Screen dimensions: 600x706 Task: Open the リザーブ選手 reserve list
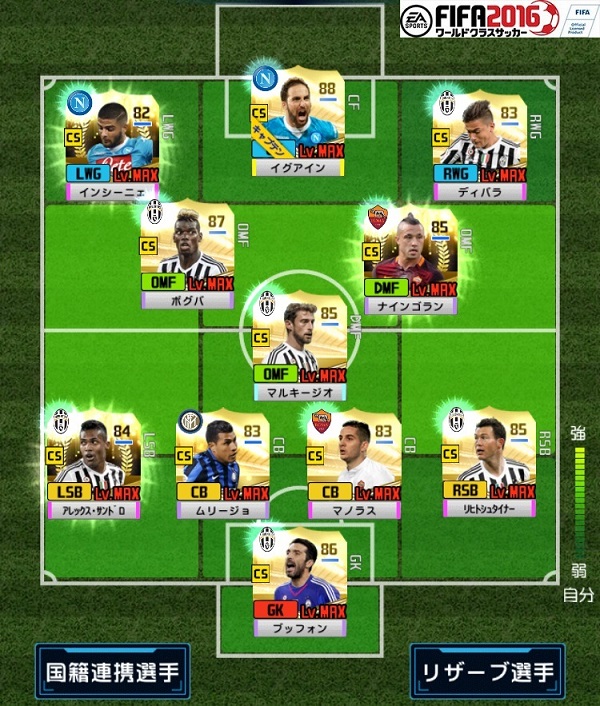487,671
